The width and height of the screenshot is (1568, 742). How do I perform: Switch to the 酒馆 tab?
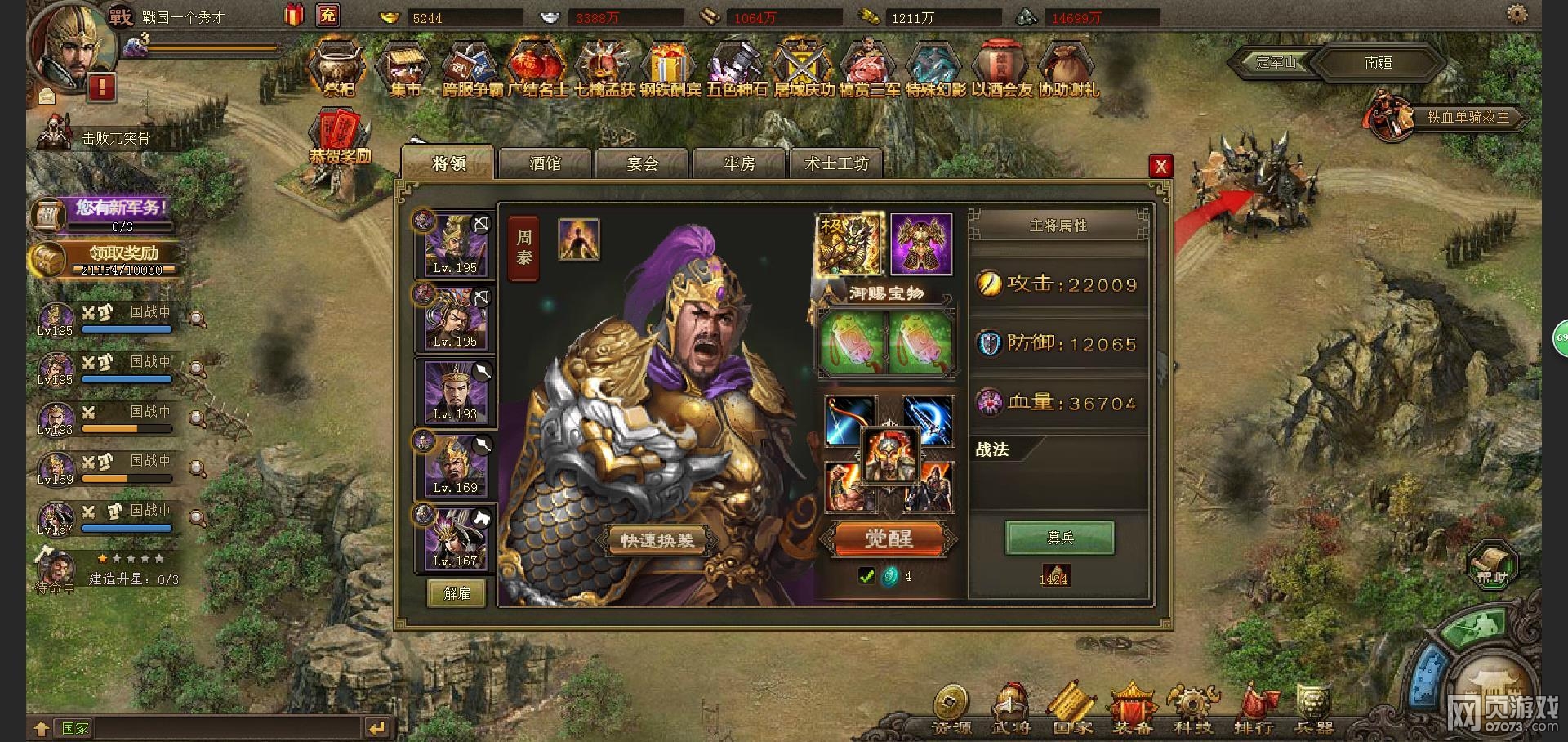click(545, 163)
